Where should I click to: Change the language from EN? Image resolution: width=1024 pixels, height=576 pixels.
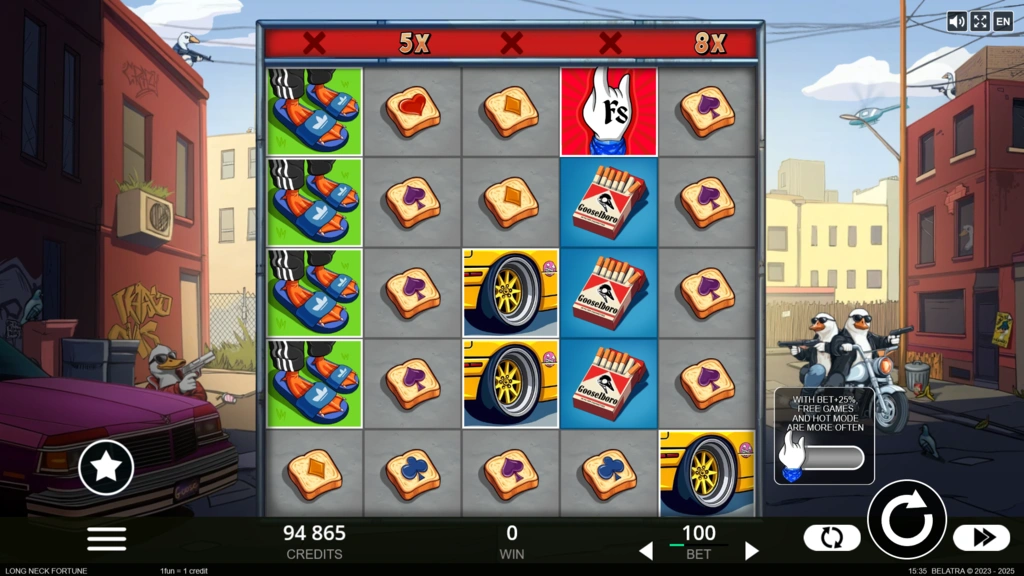(x=1002, y=21)
